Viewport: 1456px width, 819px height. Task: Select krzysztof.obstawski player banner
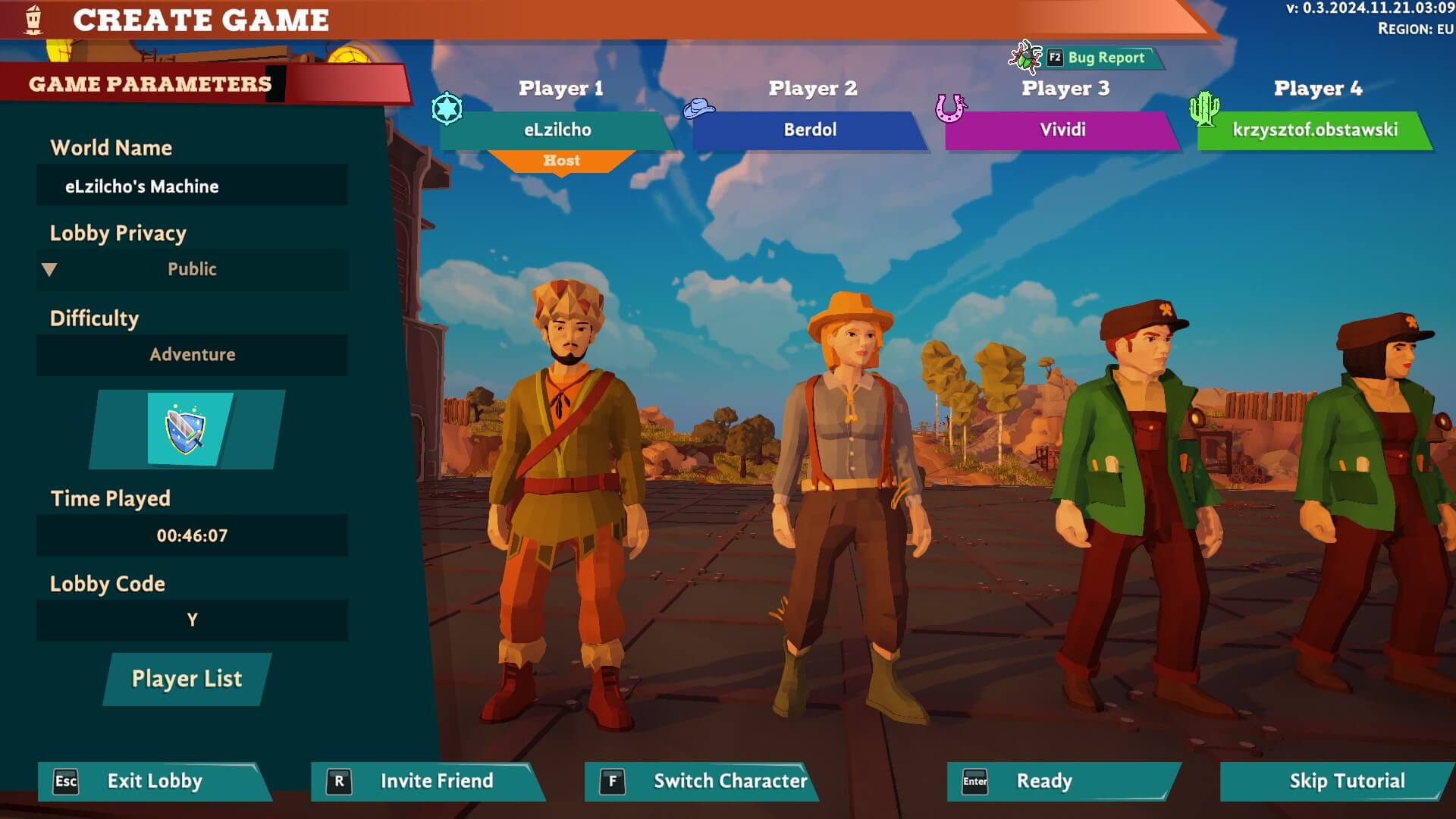click(1315, 130)
